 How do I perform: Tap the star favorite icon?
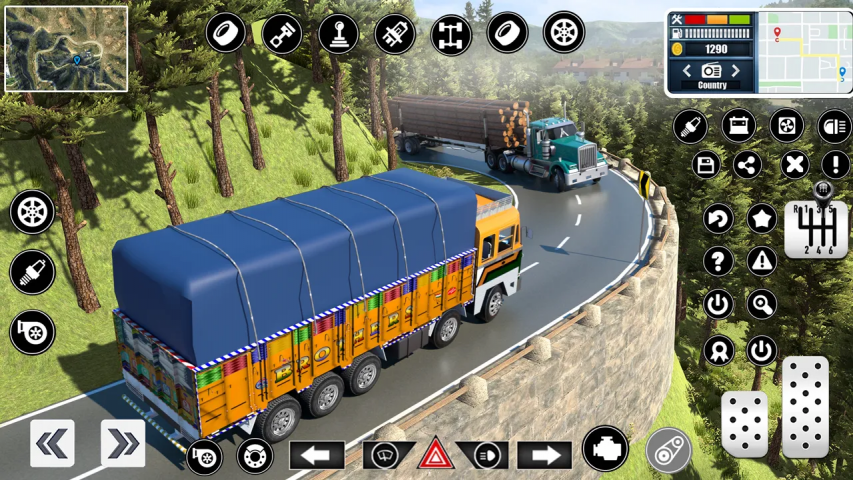click(x=762, y=217)
